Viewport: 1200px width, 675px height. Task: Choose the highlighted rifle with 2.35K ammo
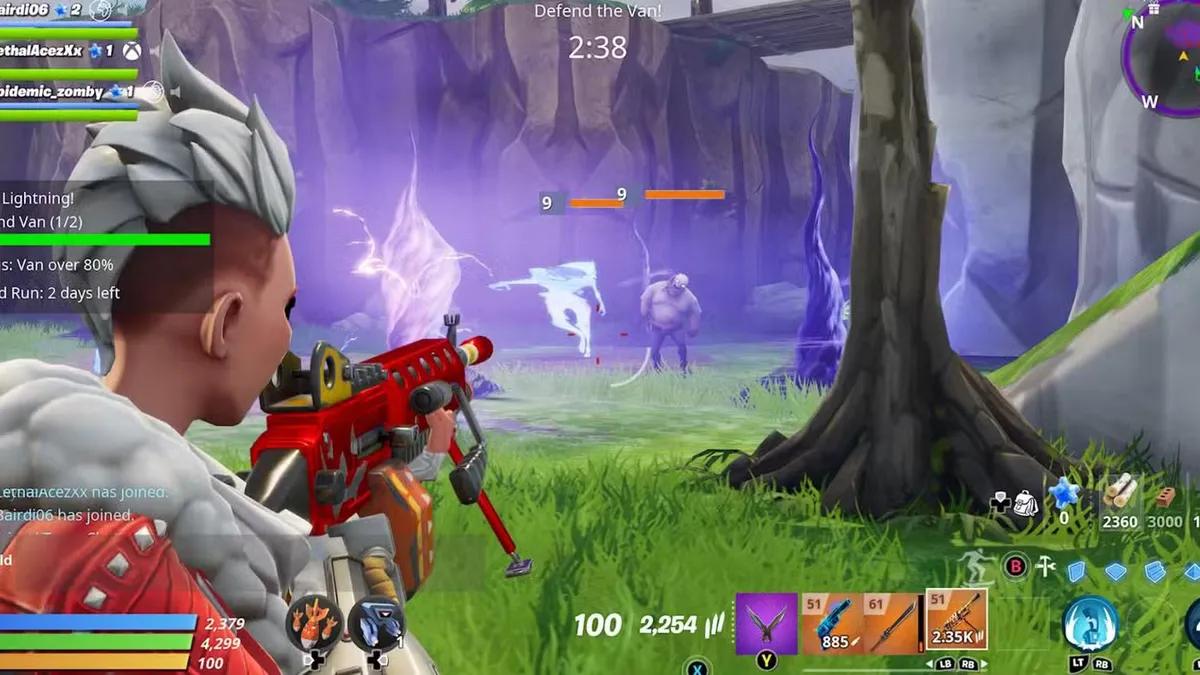pyautogui.click(x=956, y=620)
